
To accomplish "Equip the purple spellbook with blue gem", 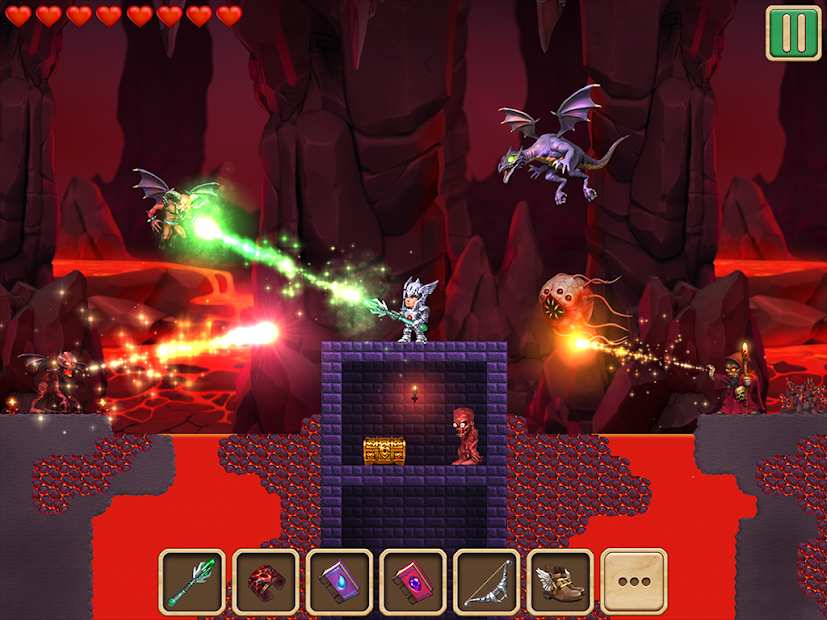I will [339, 581].
